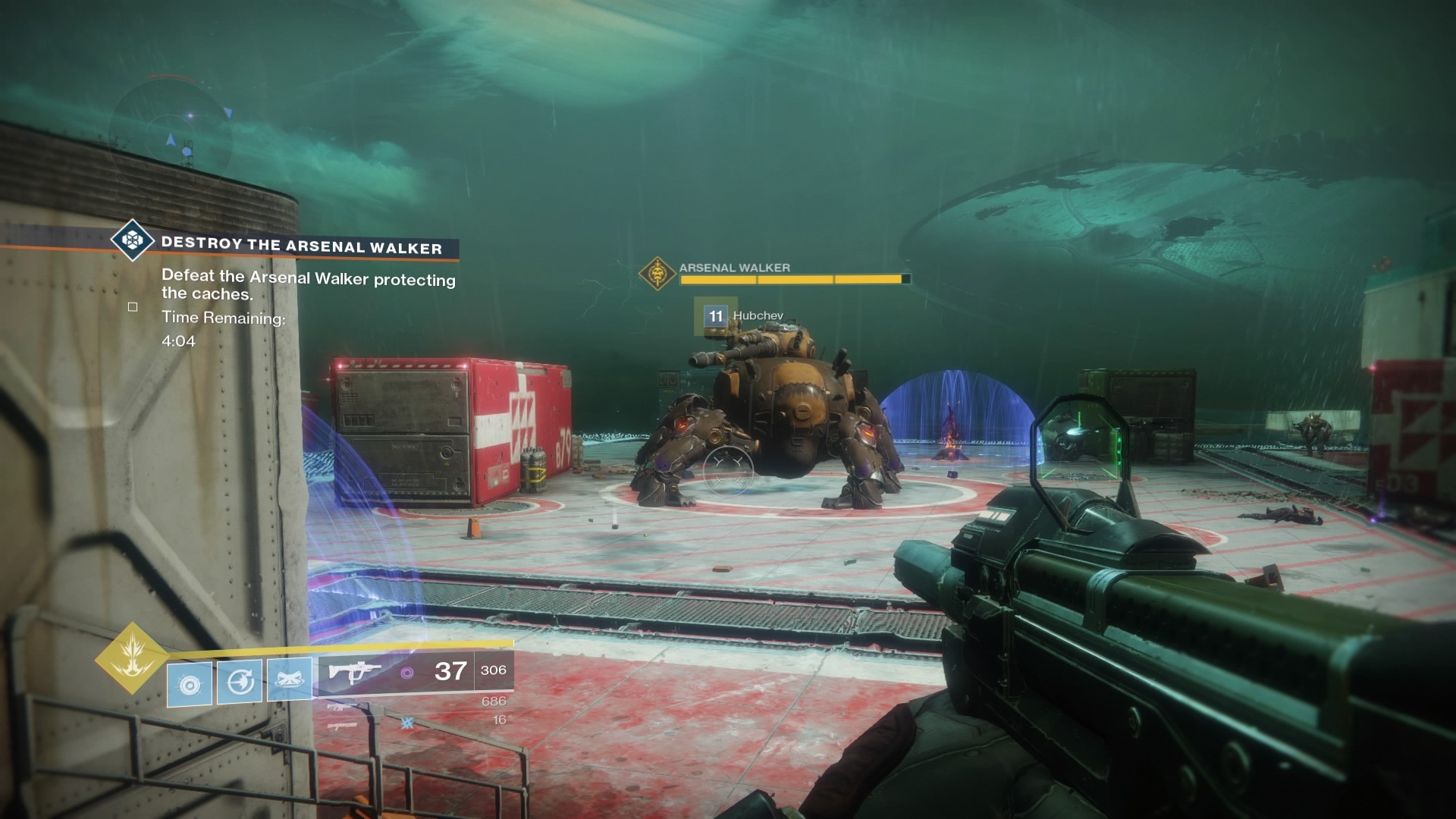Switch to the bottom reserve weapon

pos(343,726)
